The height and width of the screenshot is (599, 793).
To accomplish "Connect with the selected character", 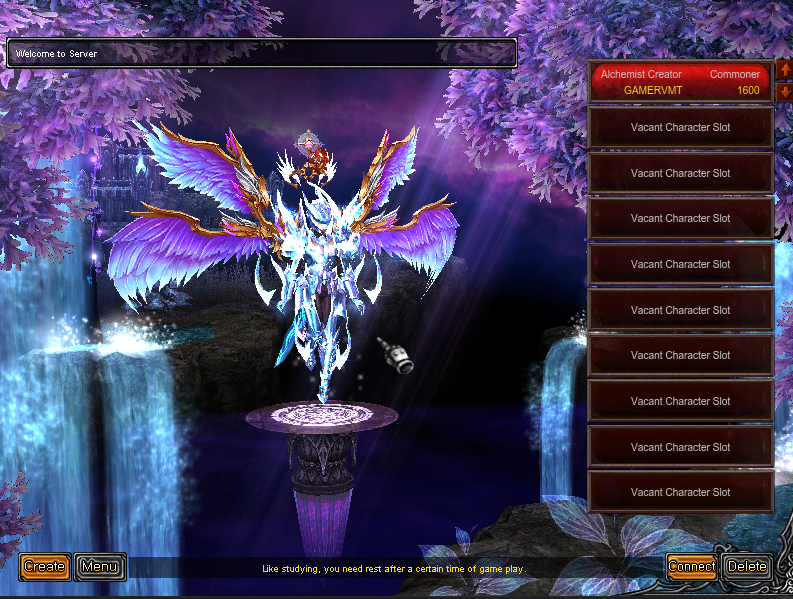I will pyautogui.click(x=691, y=567).
